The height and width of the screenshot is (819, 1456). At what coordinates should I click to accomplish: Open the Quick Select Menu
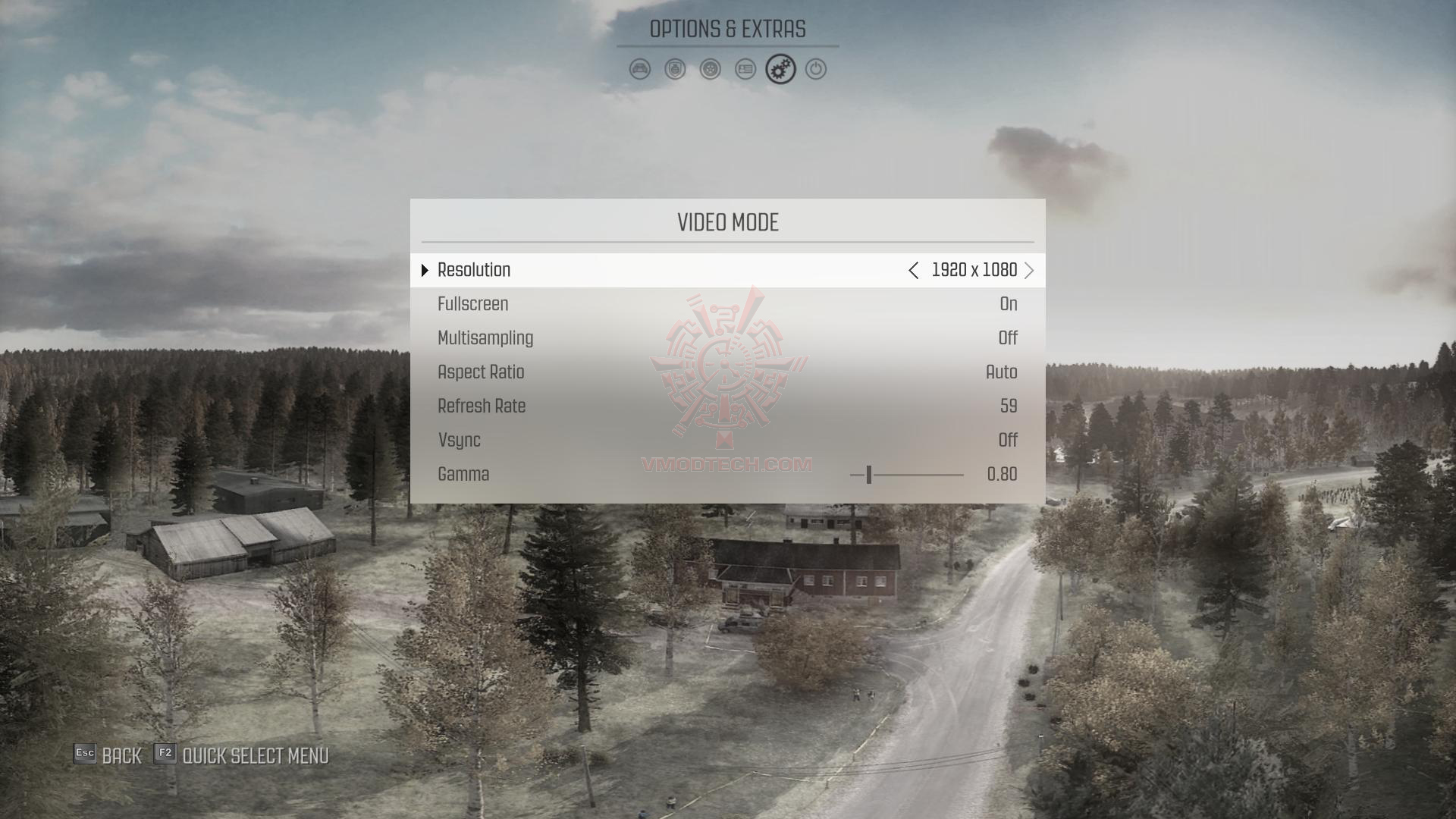pyautogui.click(x=242, y=755)
